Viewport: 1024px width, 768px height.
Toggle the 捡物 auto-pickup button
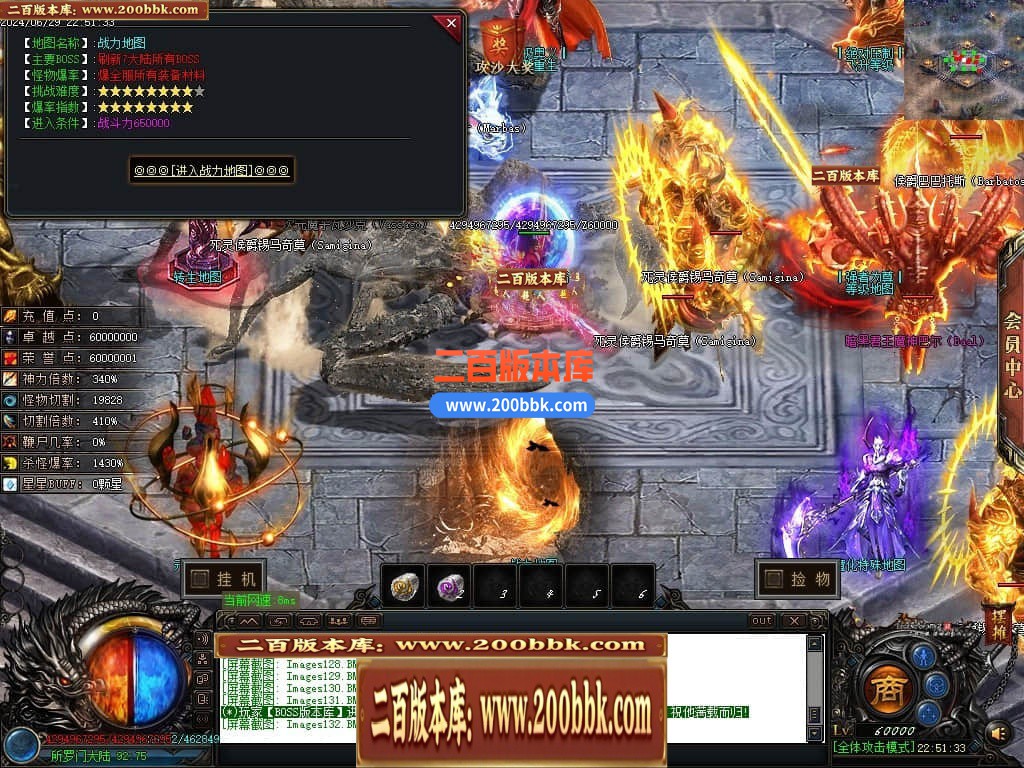(797, 578)
